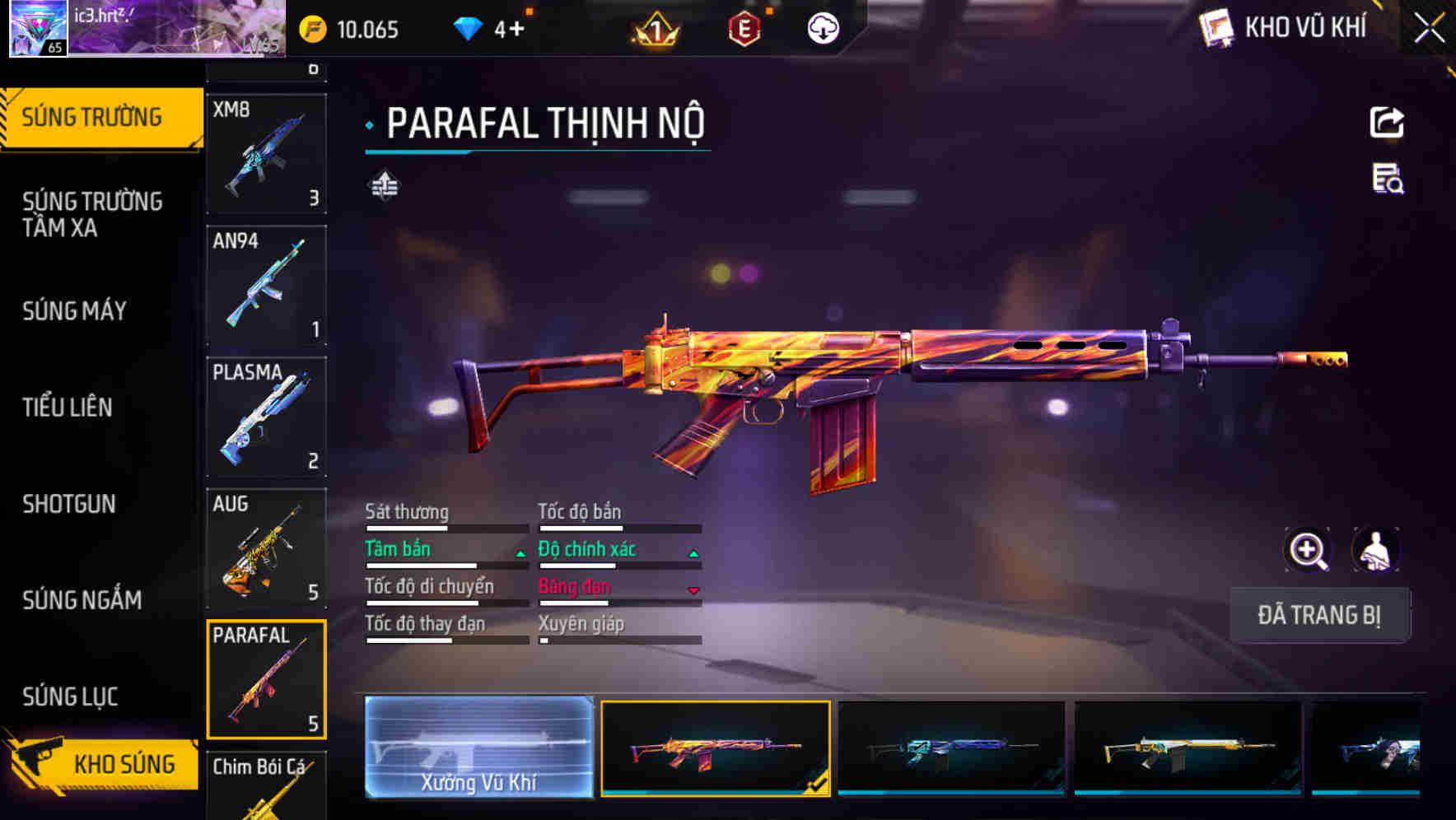Screen dimensions: 1456x820
Task: Click the weapon upgrade emblem below title
Action: coord(384,185)
